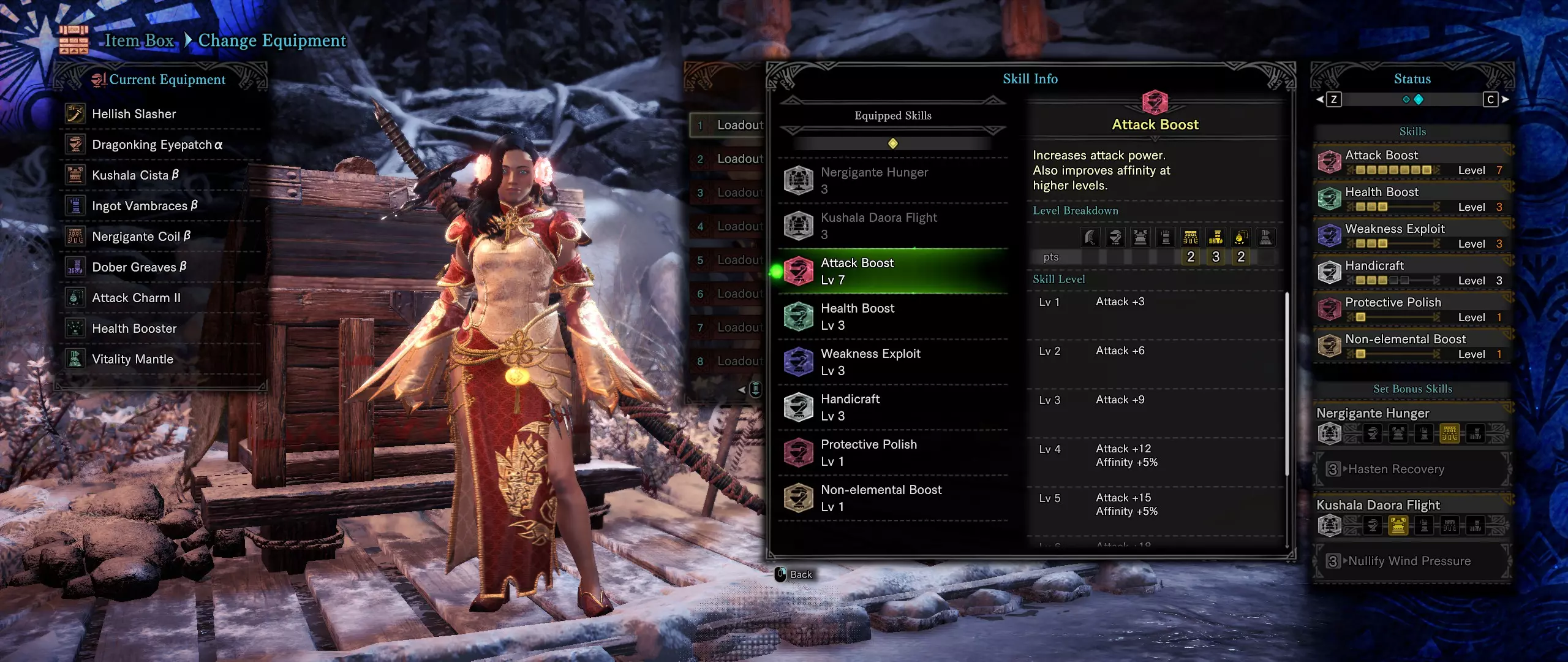Select Kushala Daora Flight in equipped skills
The image size is (1568, 662).
coord(892,226)
